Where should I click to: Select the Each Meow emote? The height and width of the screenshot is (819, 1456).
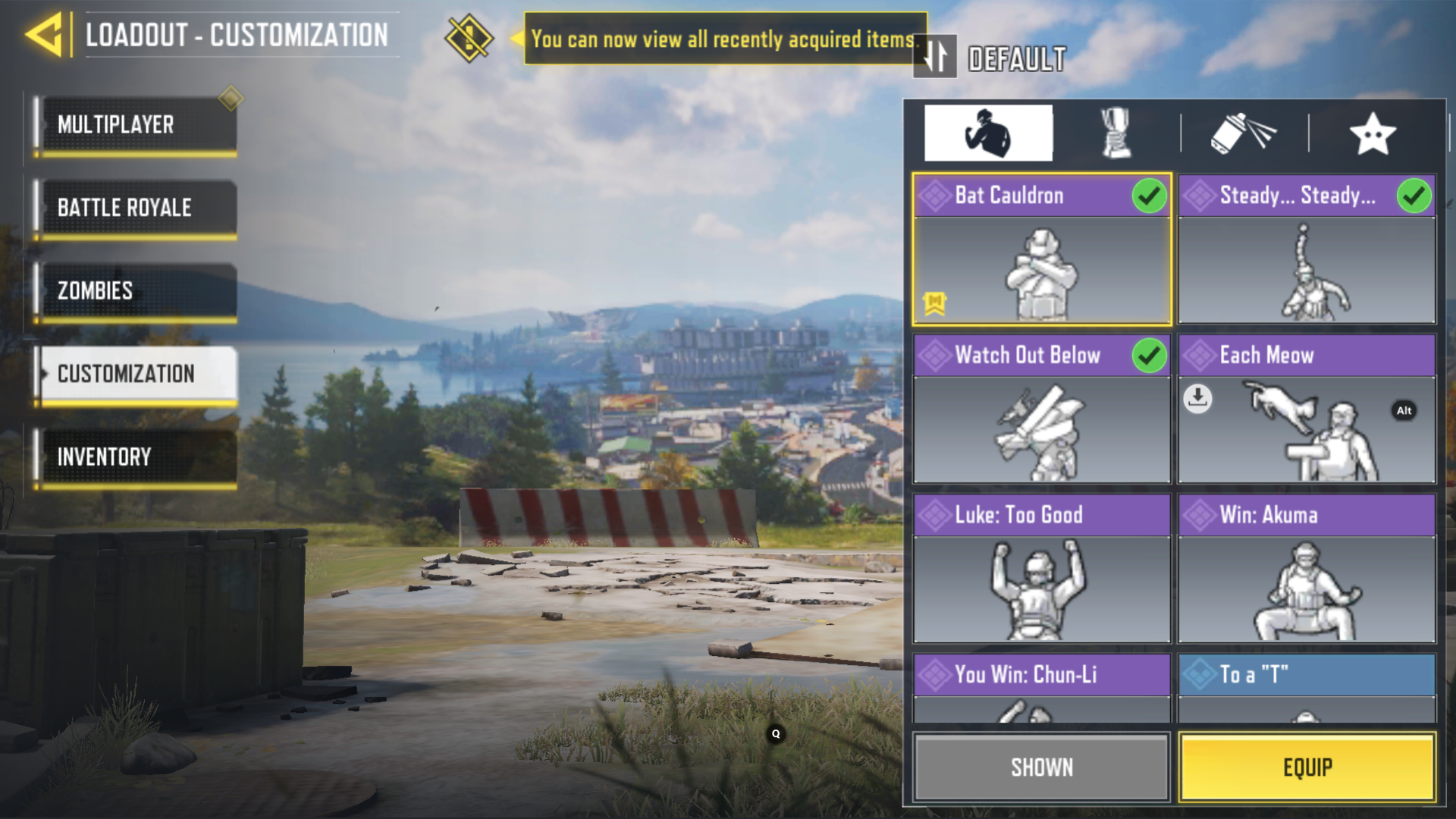(x=1307, y=409)
